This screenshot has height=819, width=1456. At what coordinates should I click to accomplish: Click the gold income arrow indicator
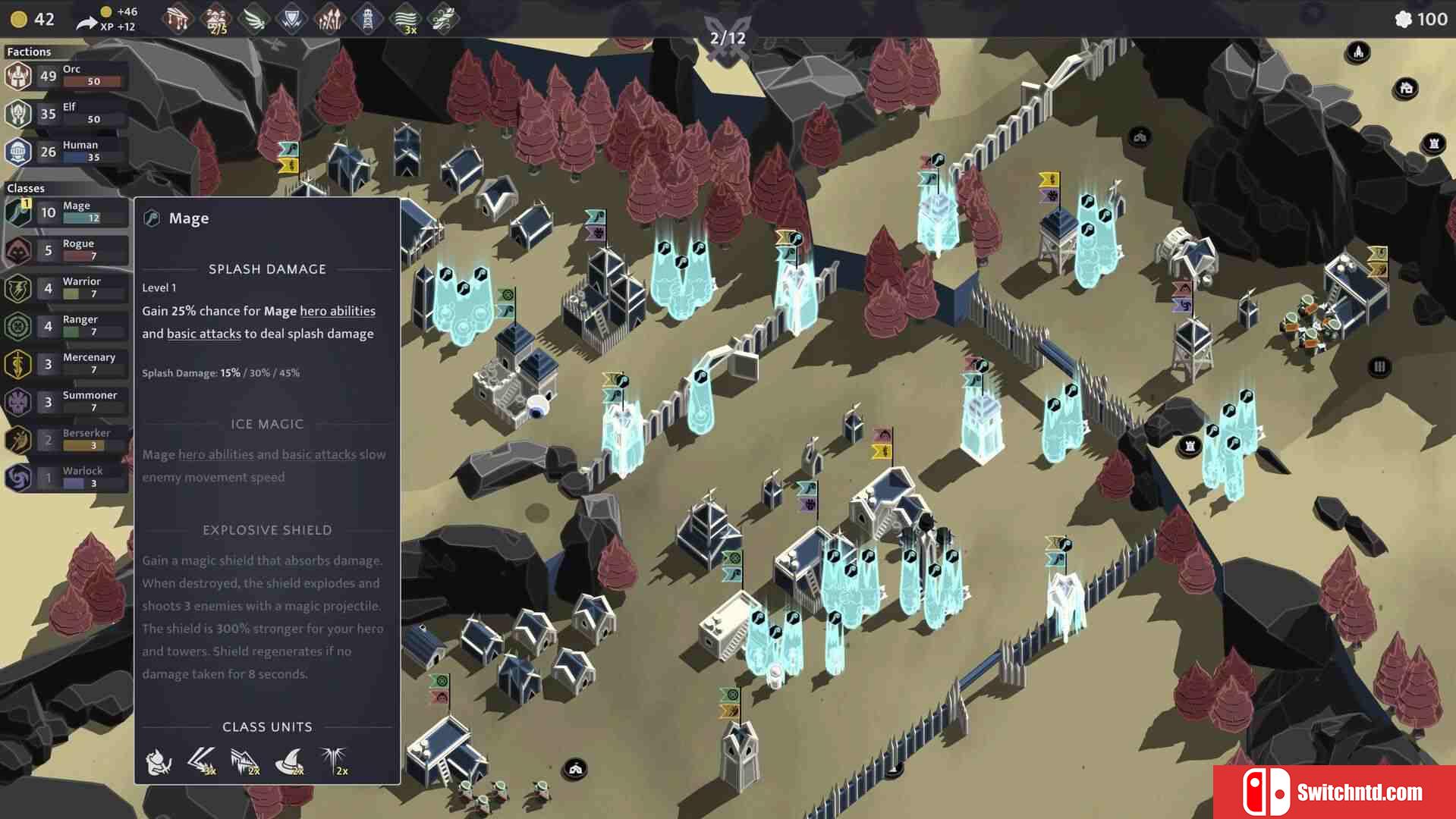click(x=87, y=23)
